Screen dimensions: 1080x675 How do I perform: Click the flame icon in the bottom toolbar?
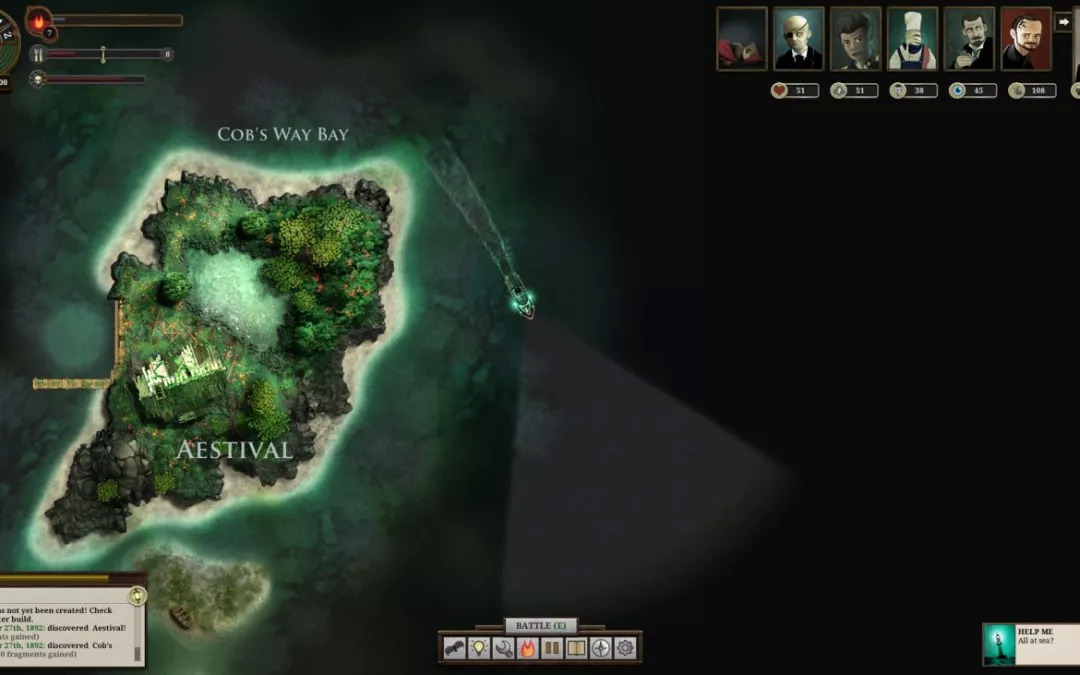pyautogui.click(x=528, y=648)
